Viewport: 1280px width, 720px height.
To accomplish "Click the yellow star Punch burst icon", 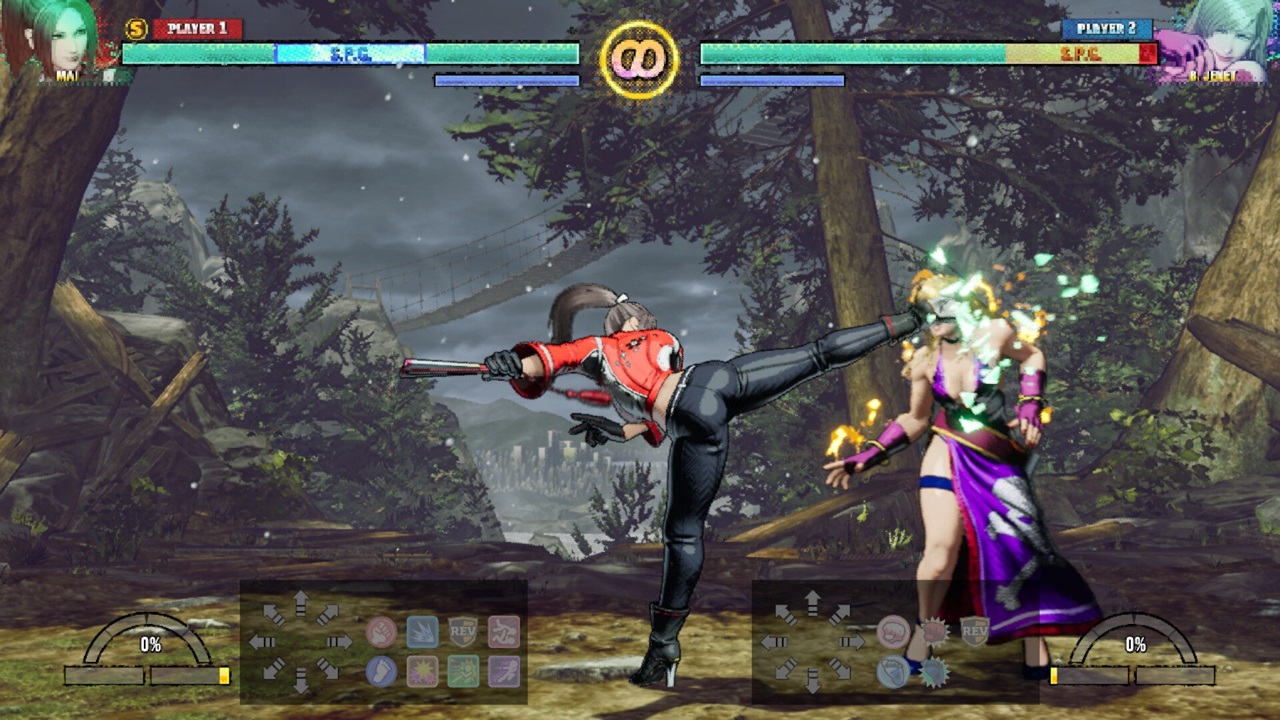I will (423, 671).
